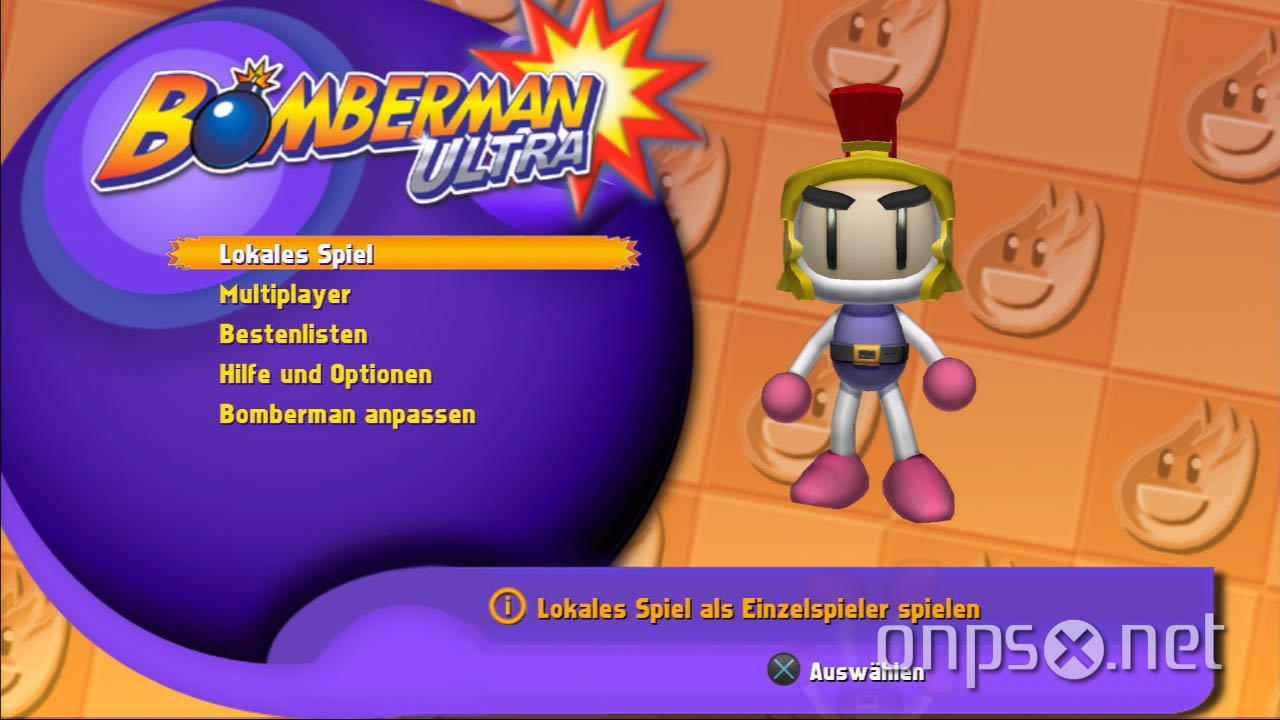Select Lokales Spiel from the menu
Screen dimensions: 1280x720
[x=296, y=254]
